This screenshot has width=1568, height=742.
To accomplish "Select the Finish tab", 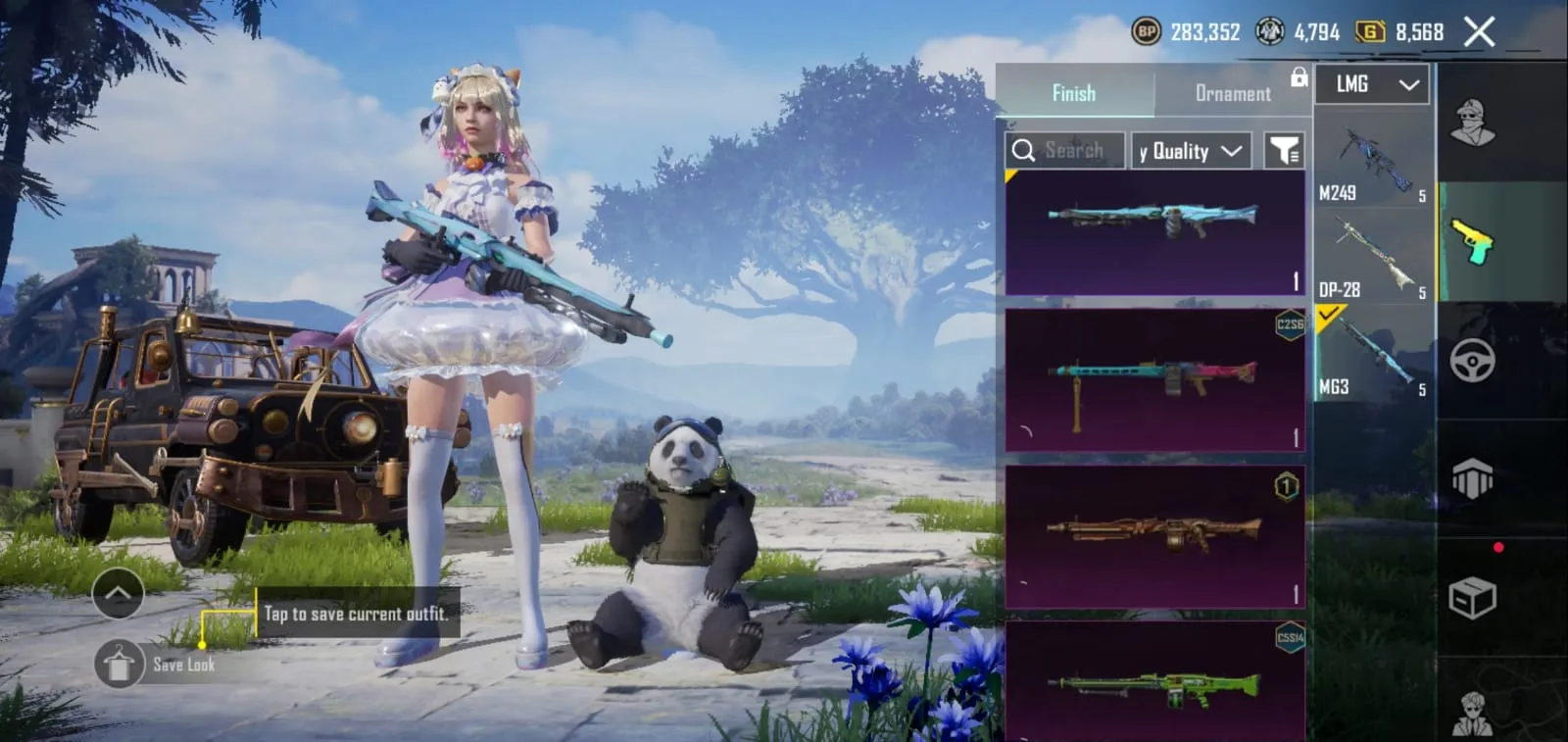I will 1074,93.
